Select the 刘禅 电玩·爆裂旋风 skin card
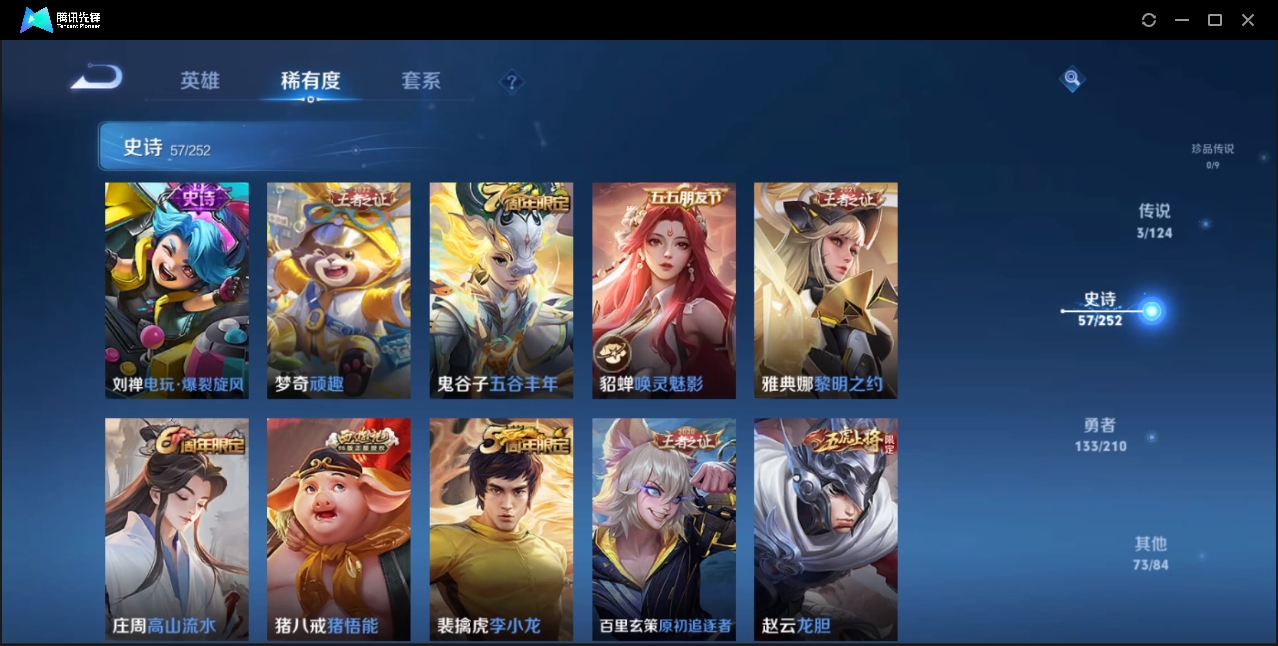 click(x=177, y=290)
